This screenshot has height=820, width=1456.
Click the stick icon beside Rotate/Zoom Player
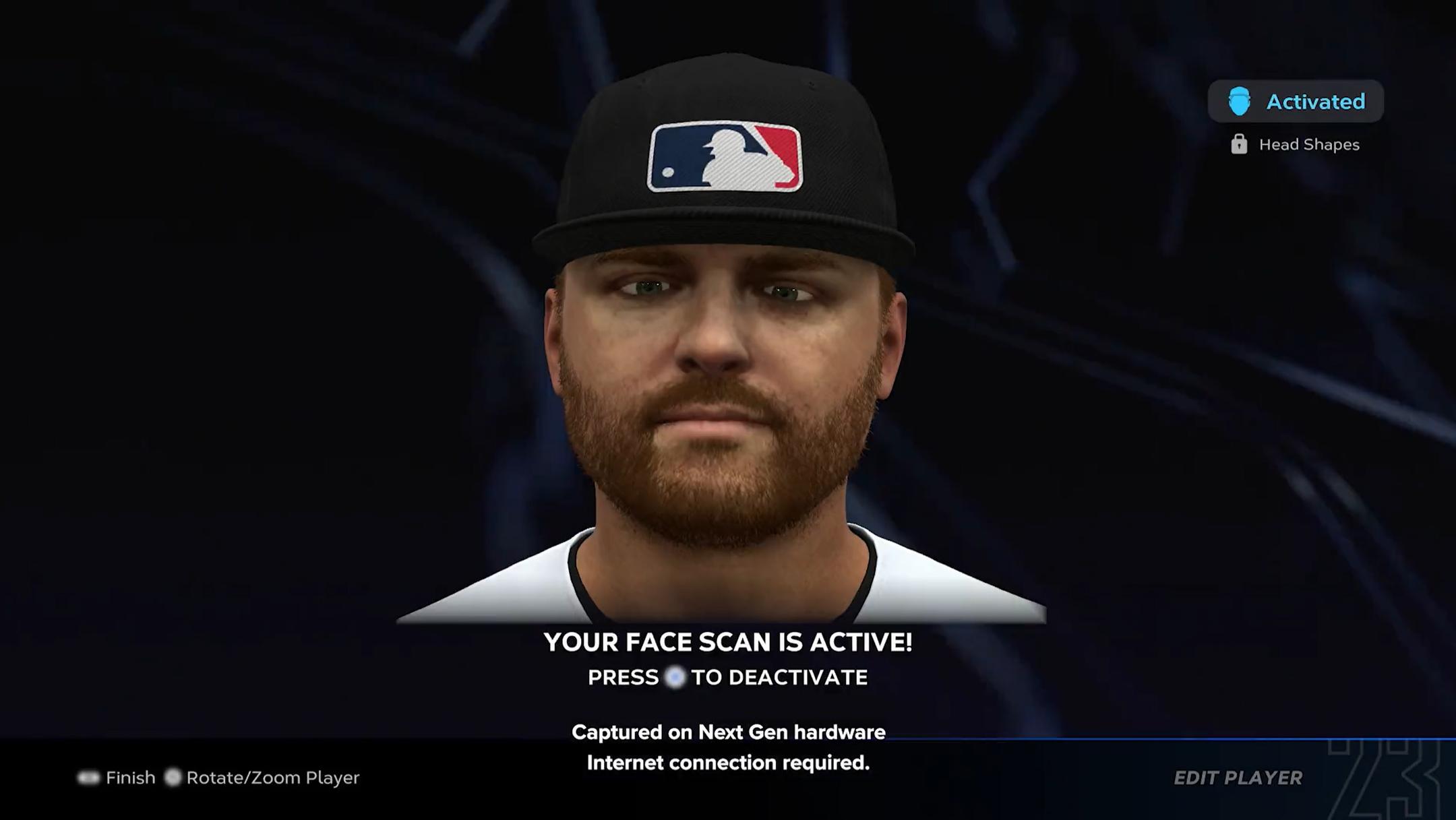click(x=173, y=778)
